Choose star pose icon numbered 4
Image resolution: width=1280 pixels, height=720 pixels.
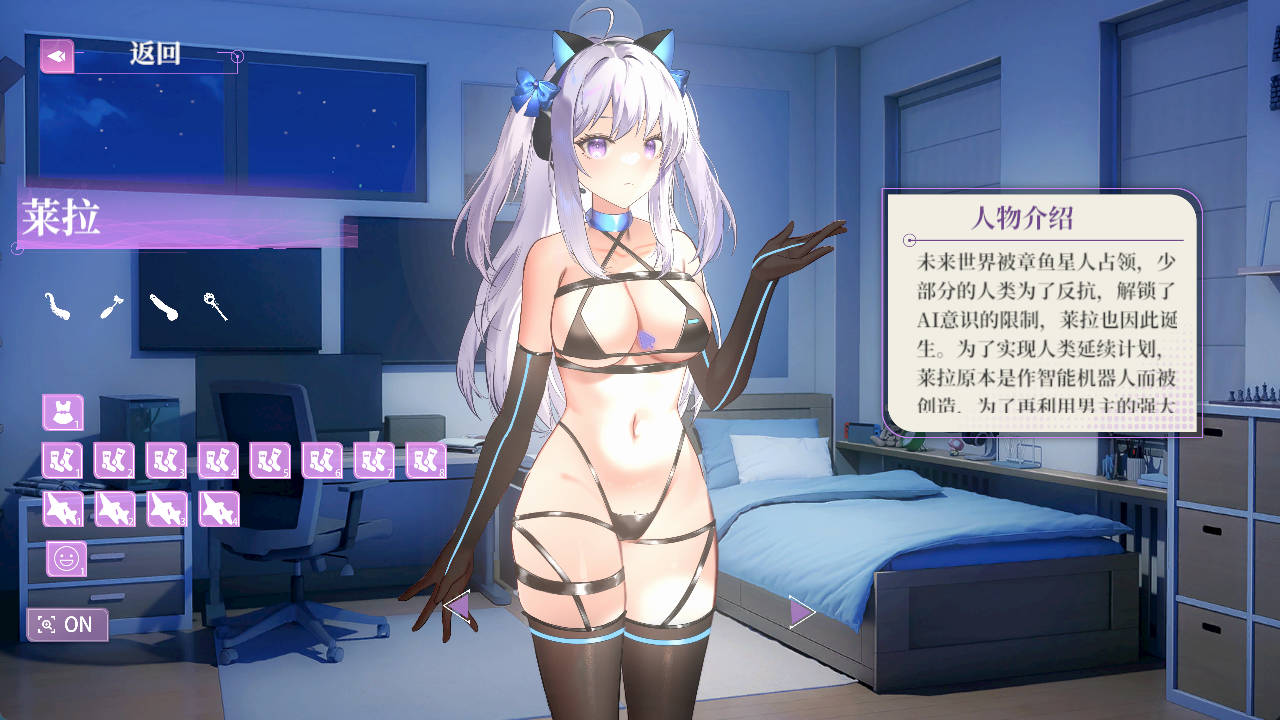tap(218, 509)
